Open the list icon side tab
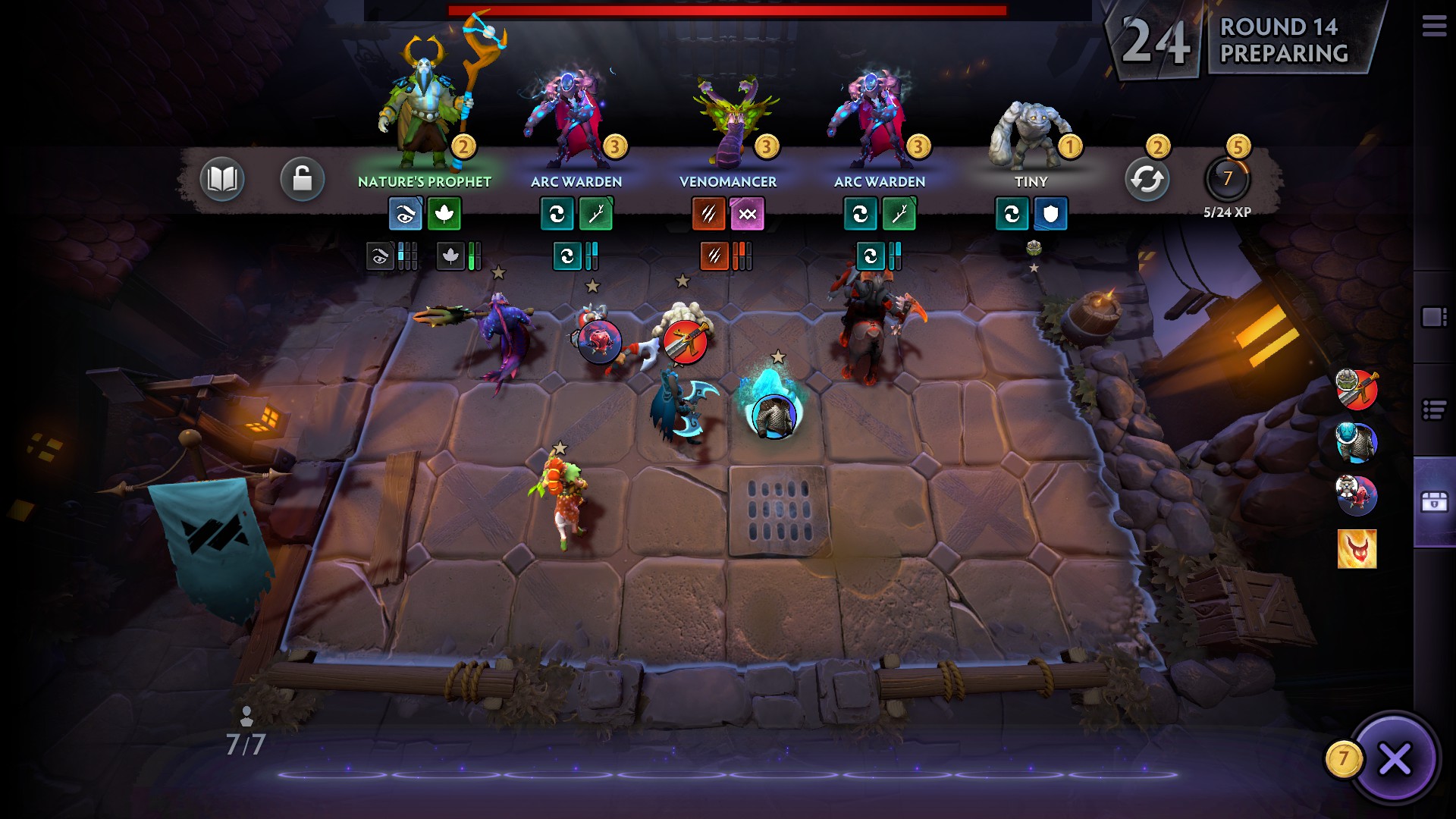Screen dimensions: 1456x819 tap(1434, 410)
